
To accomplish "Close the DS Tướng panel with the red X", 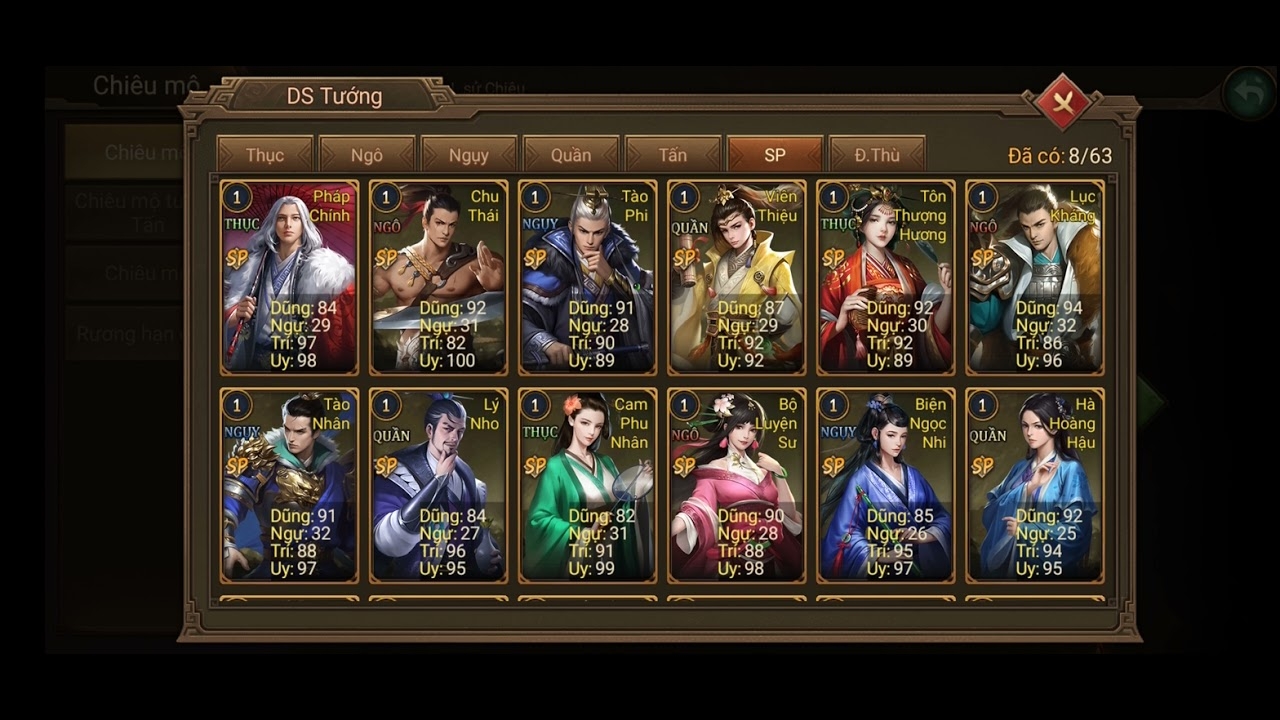I will (1062, 103).
